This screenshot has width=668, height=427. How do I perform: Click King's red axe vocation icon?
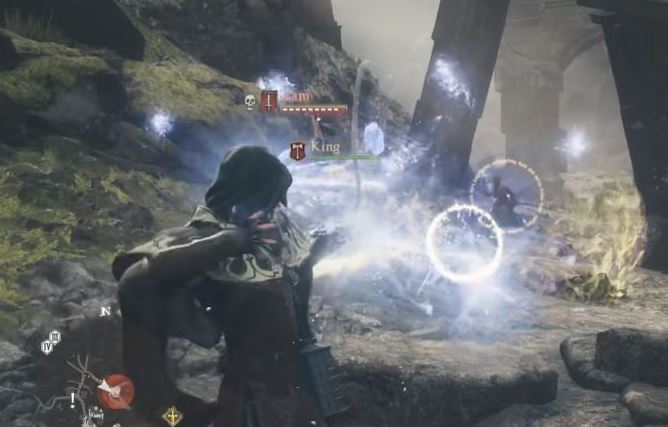pyautogui.click(x=298, y=151)
